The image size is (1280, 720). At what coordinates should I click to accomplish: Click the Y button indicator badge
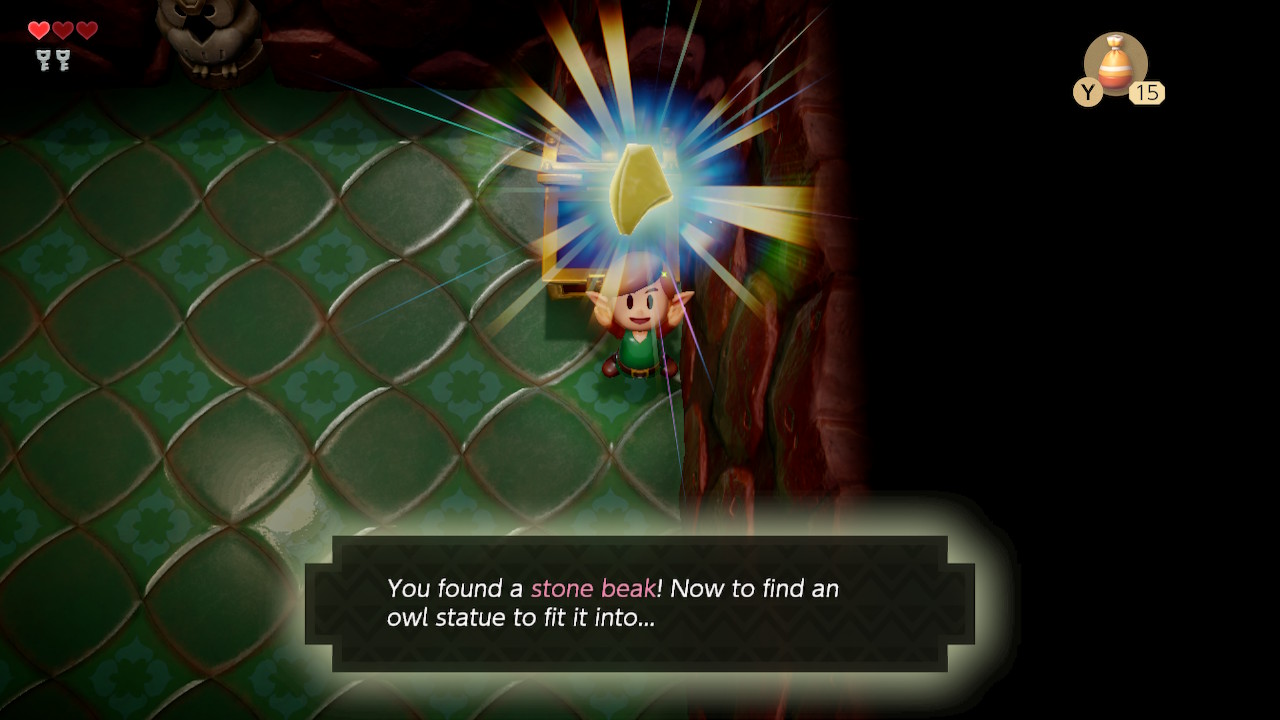pyautogui.click(x=1089, y=93)
